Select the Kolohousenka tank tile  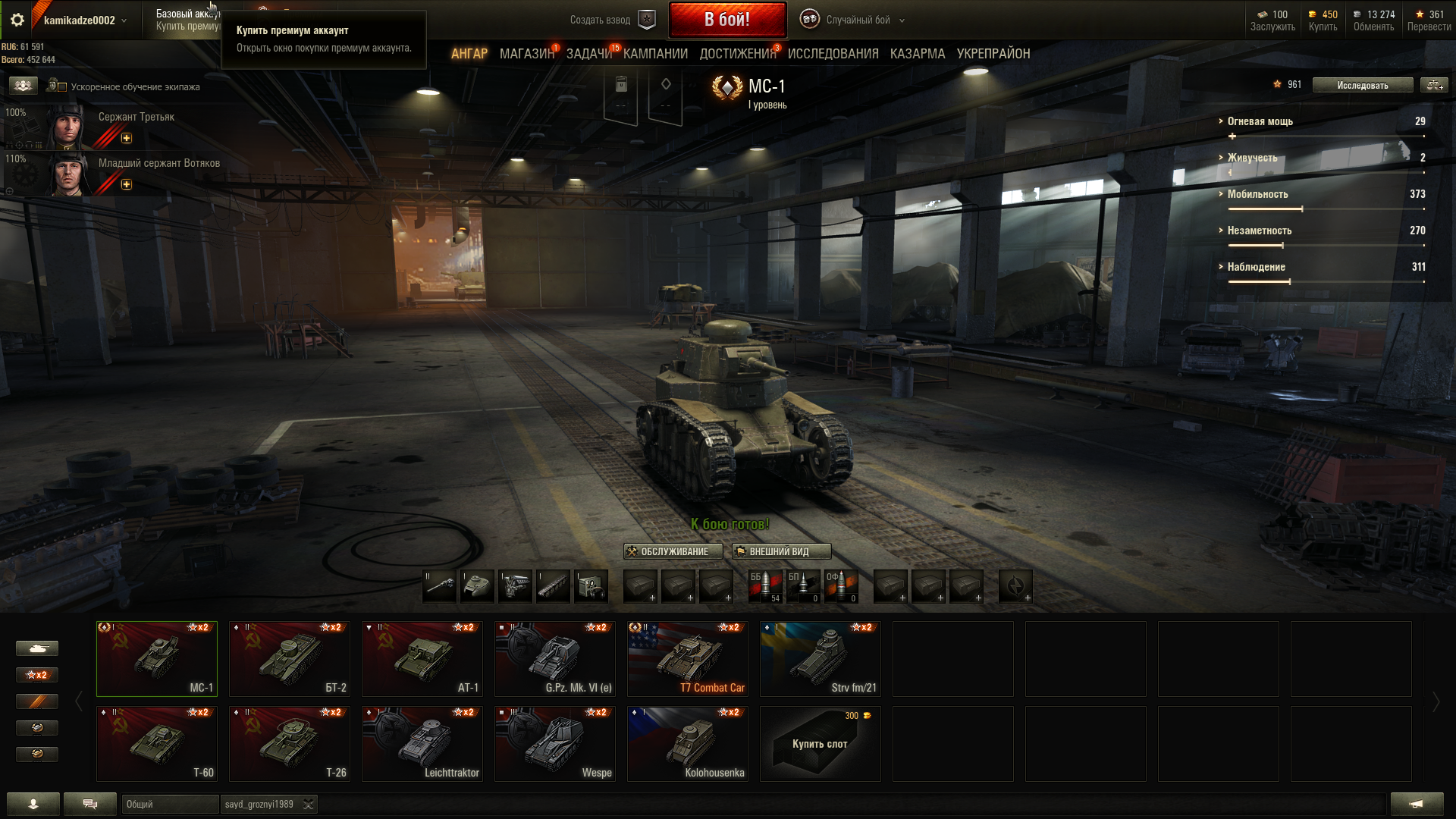[687, 744]
